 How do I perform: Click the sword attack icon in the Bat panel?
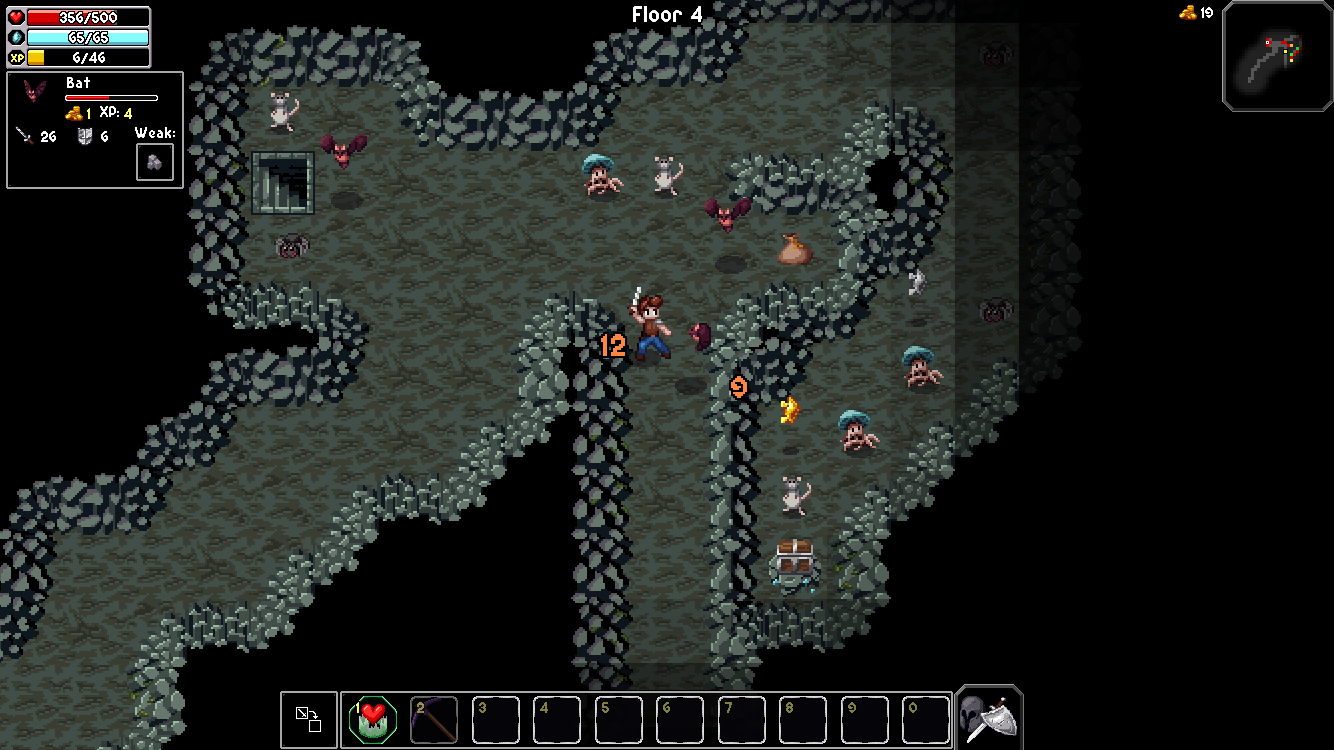tap(24, 136)
